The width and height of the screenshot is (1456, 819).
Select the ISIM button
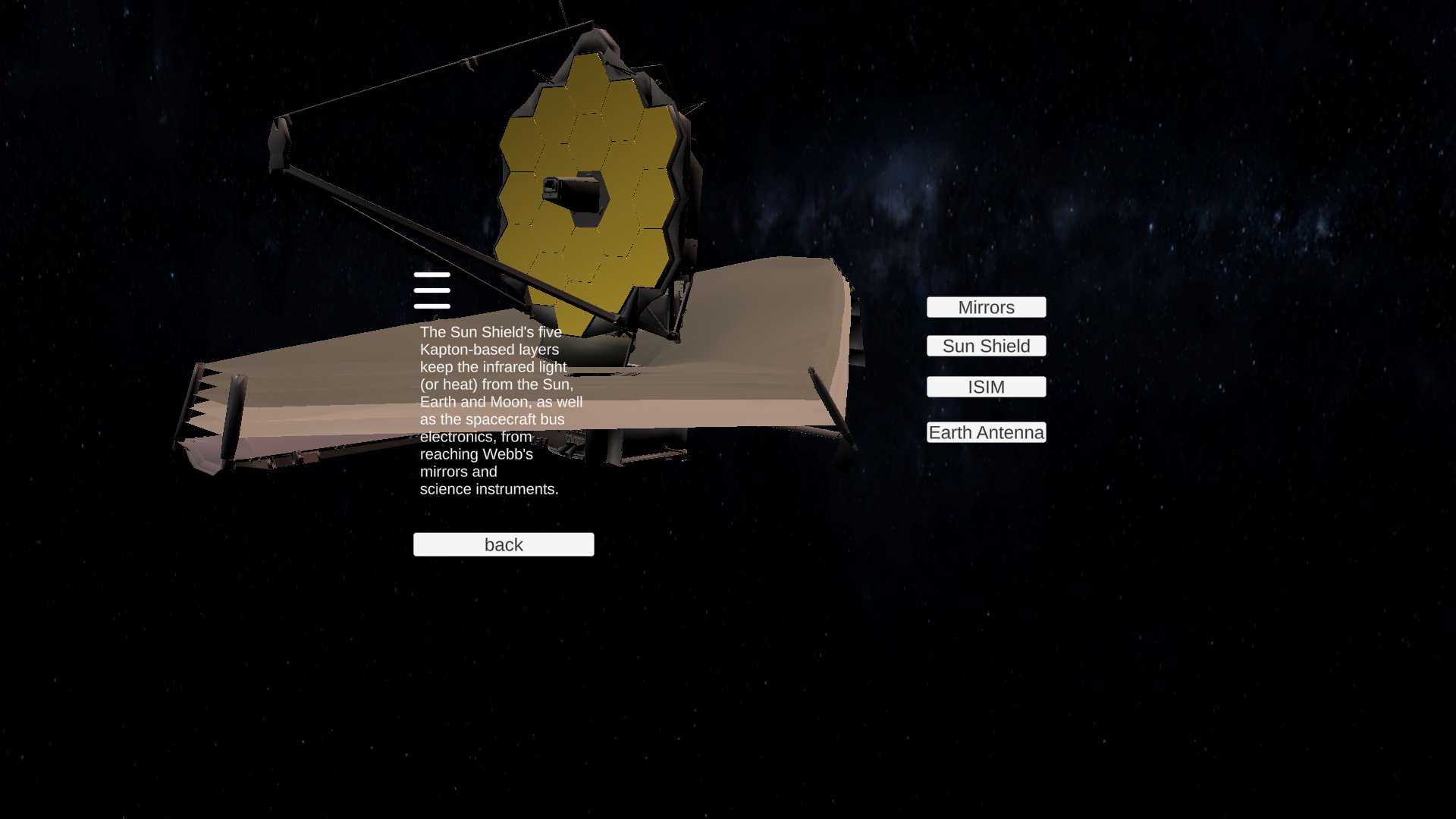986,387
